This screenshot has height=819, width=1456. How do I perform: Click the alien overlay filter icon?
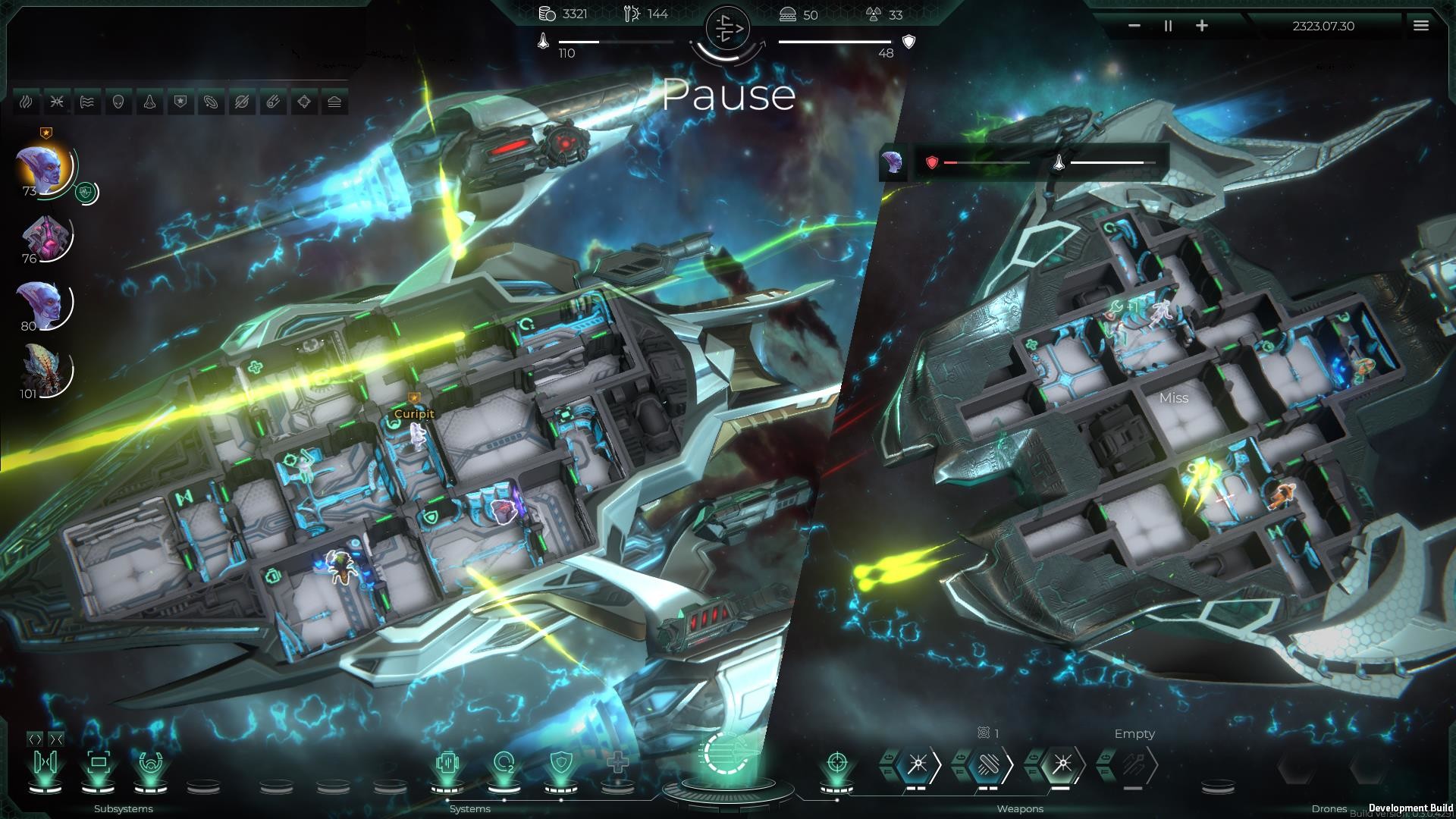pos(118,101)
